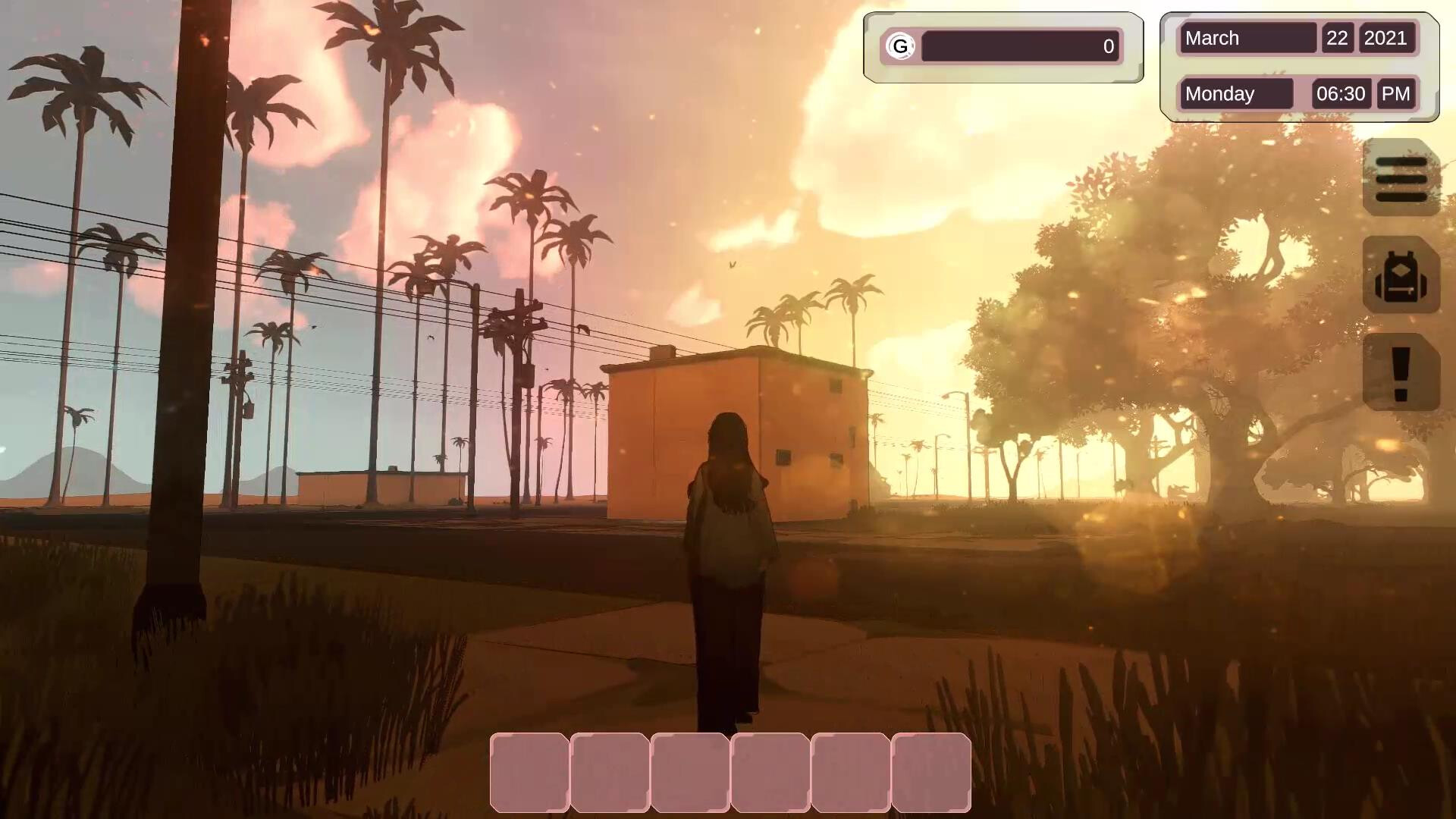Click the year 2021 field
The width and height of the screenshot is (1456, 819).
(x=1388, y=38)
